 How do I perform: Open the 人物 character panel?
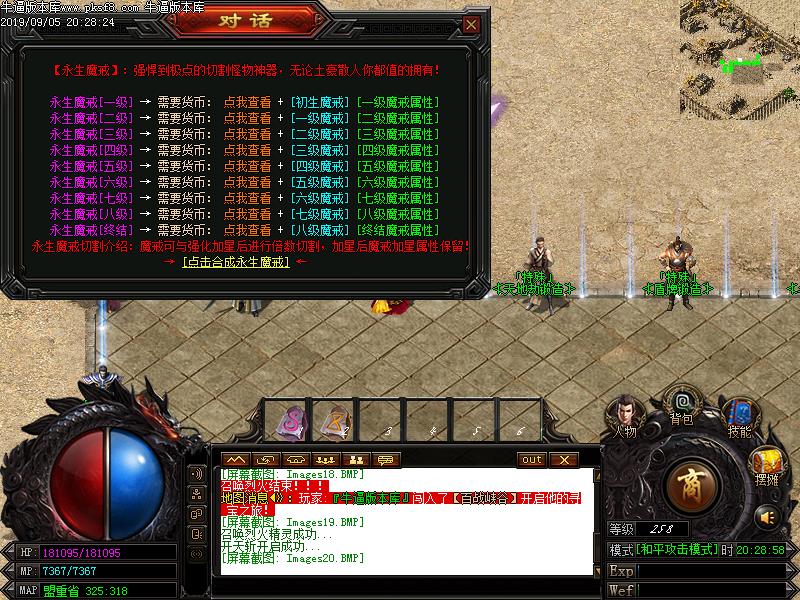pyautogui.click(x=626, y=416)
